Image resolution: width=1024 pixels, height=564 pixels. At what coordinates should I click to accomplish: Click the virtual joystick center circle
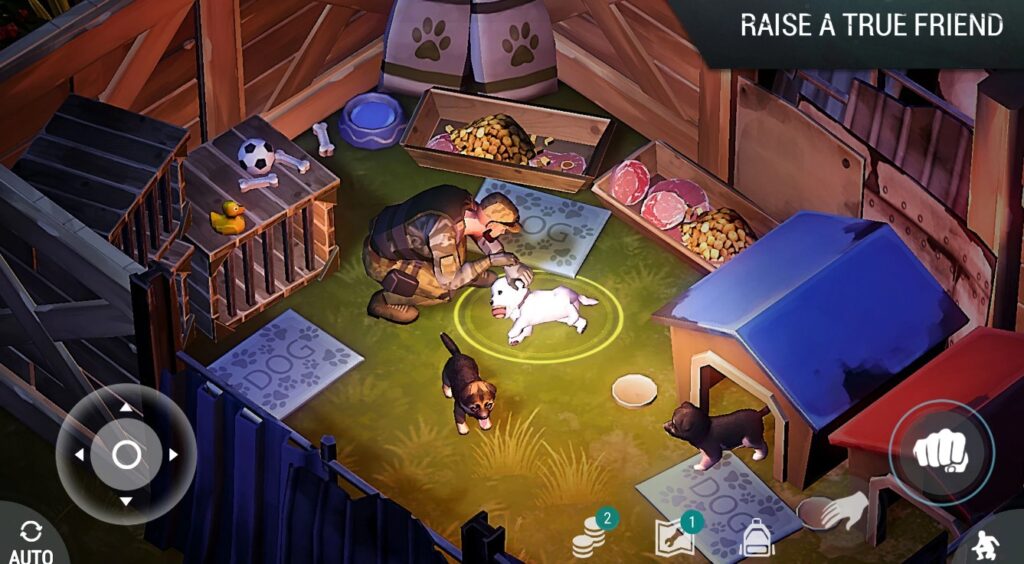tap(126, 455)
